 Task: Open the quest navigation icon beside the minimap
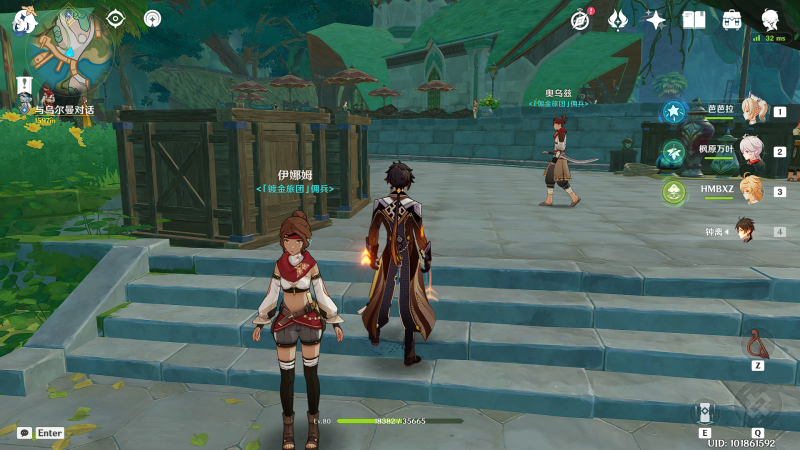(152, 18)
